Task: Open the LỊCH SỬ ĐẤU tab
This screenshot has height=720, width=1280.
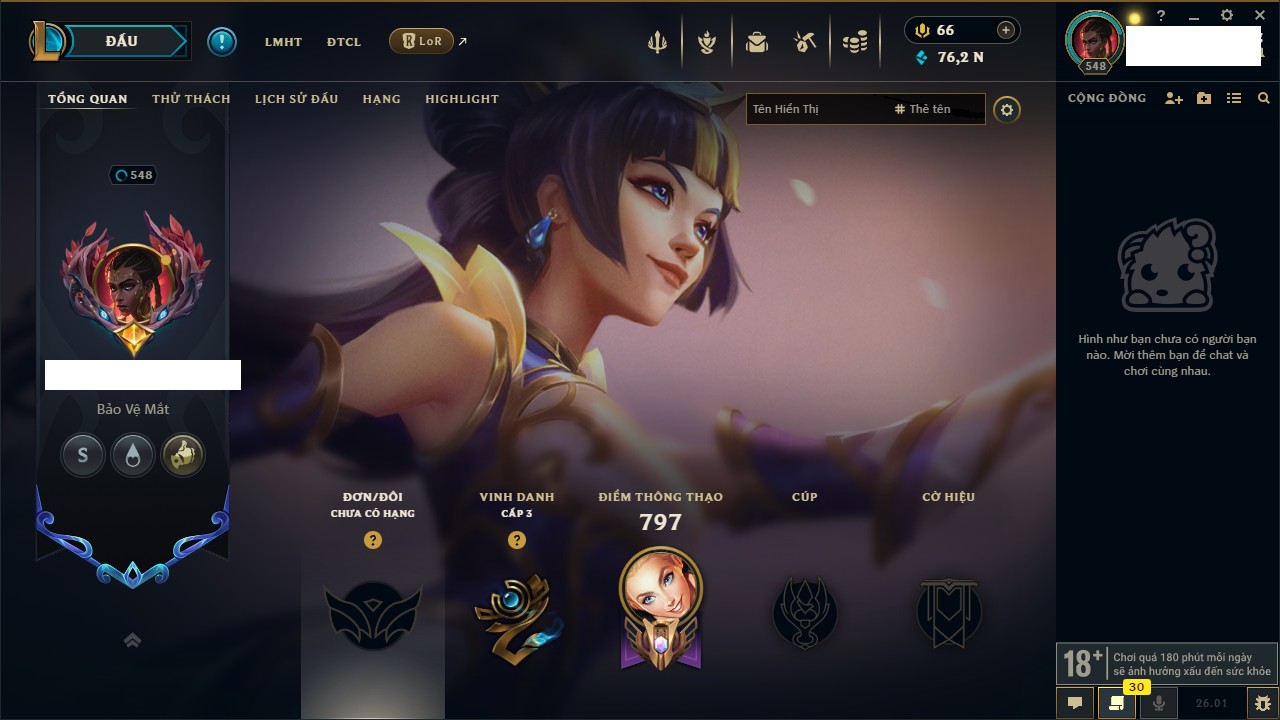Action: (296, 99)
